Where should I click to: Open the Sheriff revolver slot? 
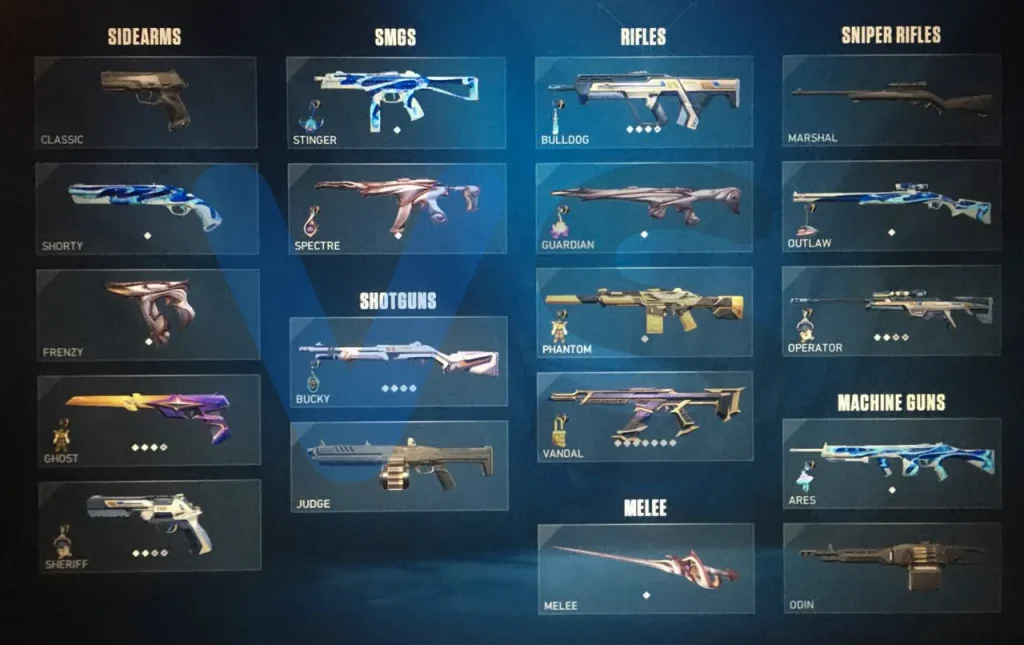click(150, 525)
